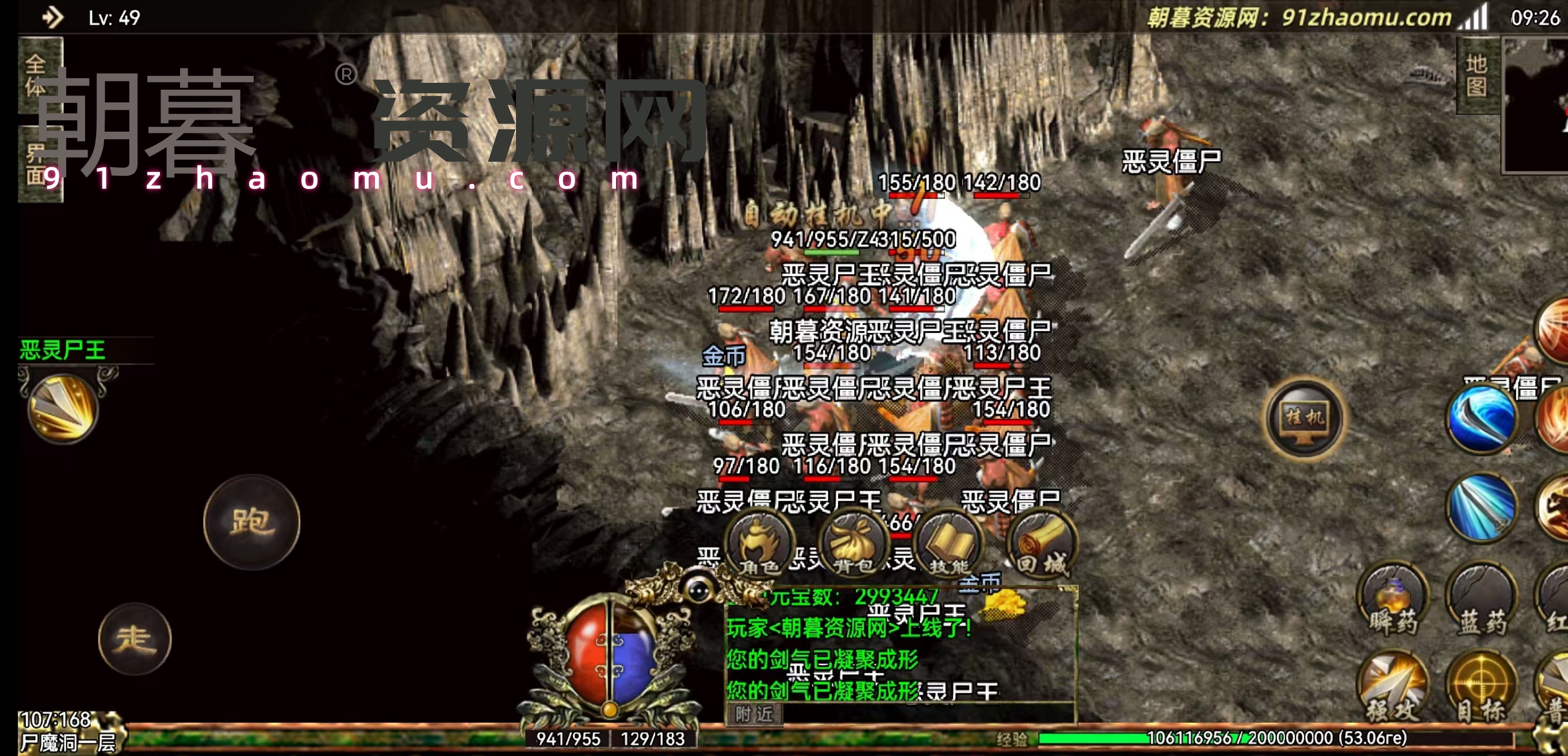This screenshot has width=1568, height=756.
Task: Select the 界面 side tab
Action: (38, 164)
